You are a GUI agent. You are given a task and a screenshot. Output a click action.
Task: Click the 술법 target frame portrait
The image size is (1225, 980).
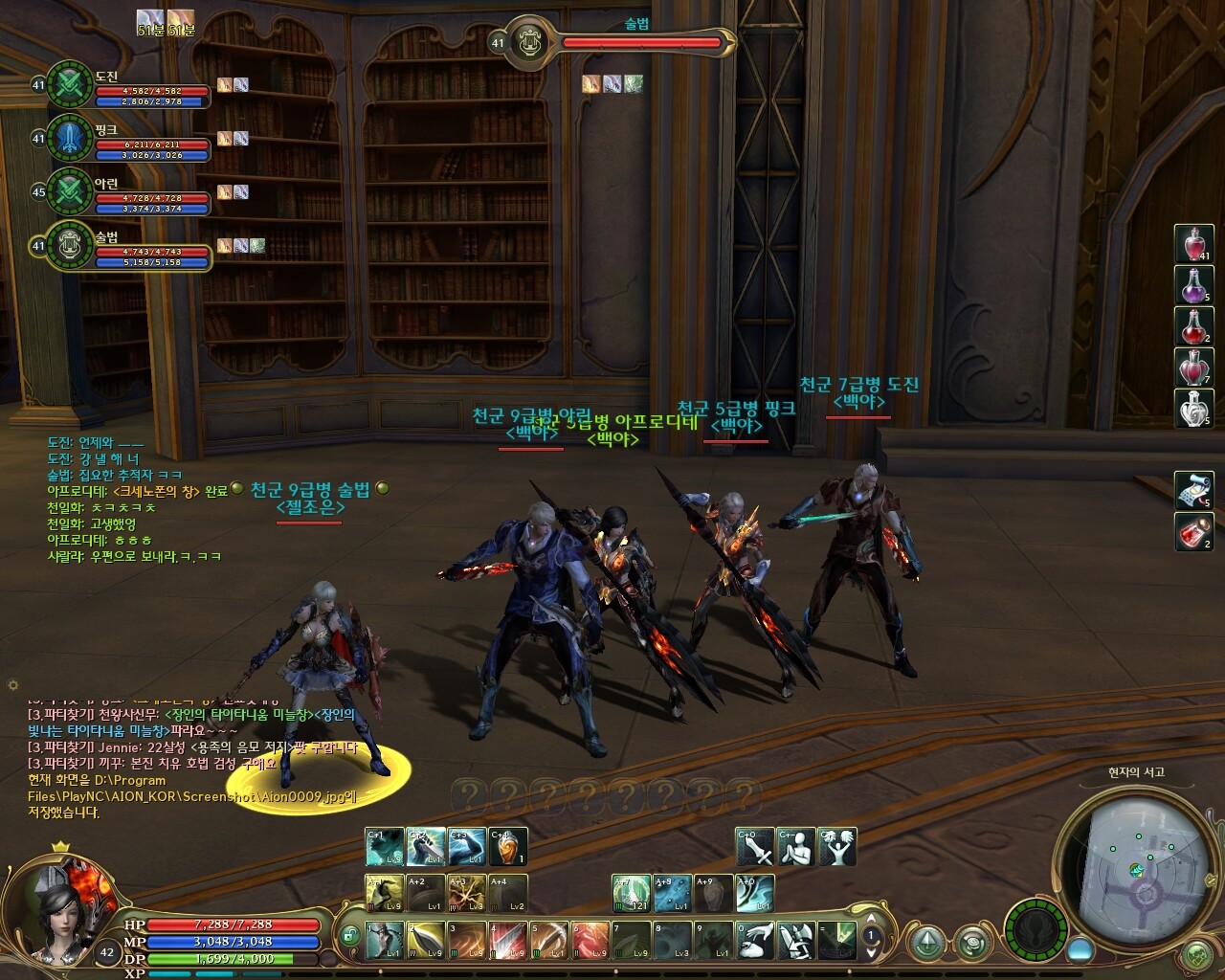click(x=527, y=42)
